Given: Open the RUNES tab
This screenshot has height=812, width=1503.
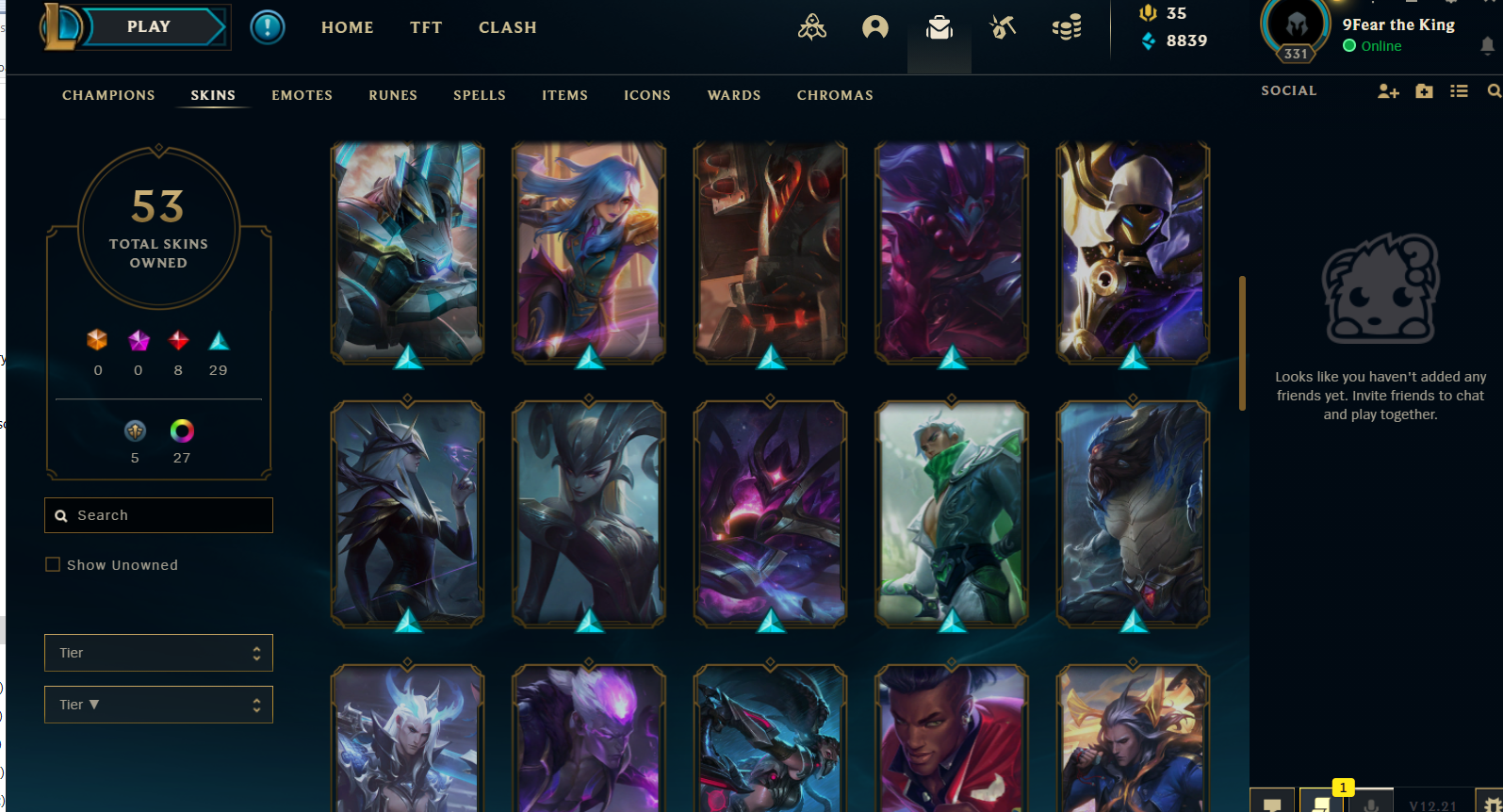Looking at the screenshot, I should pyautogui.click(x=393, y=95).
